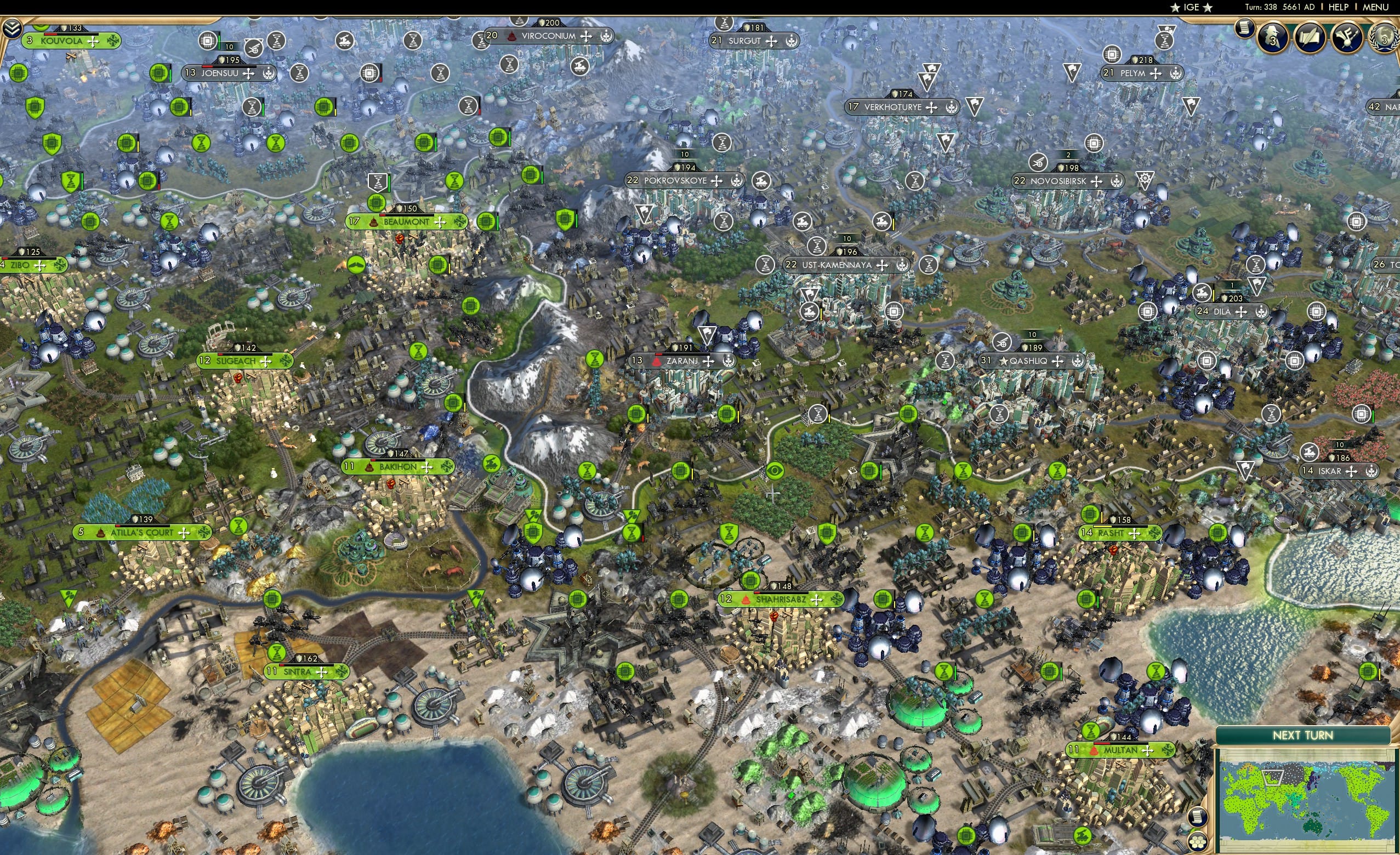
Task: Click the capital star icon on Qashliq's banner
Action: pyautogui.click(x=1004, y=362)
